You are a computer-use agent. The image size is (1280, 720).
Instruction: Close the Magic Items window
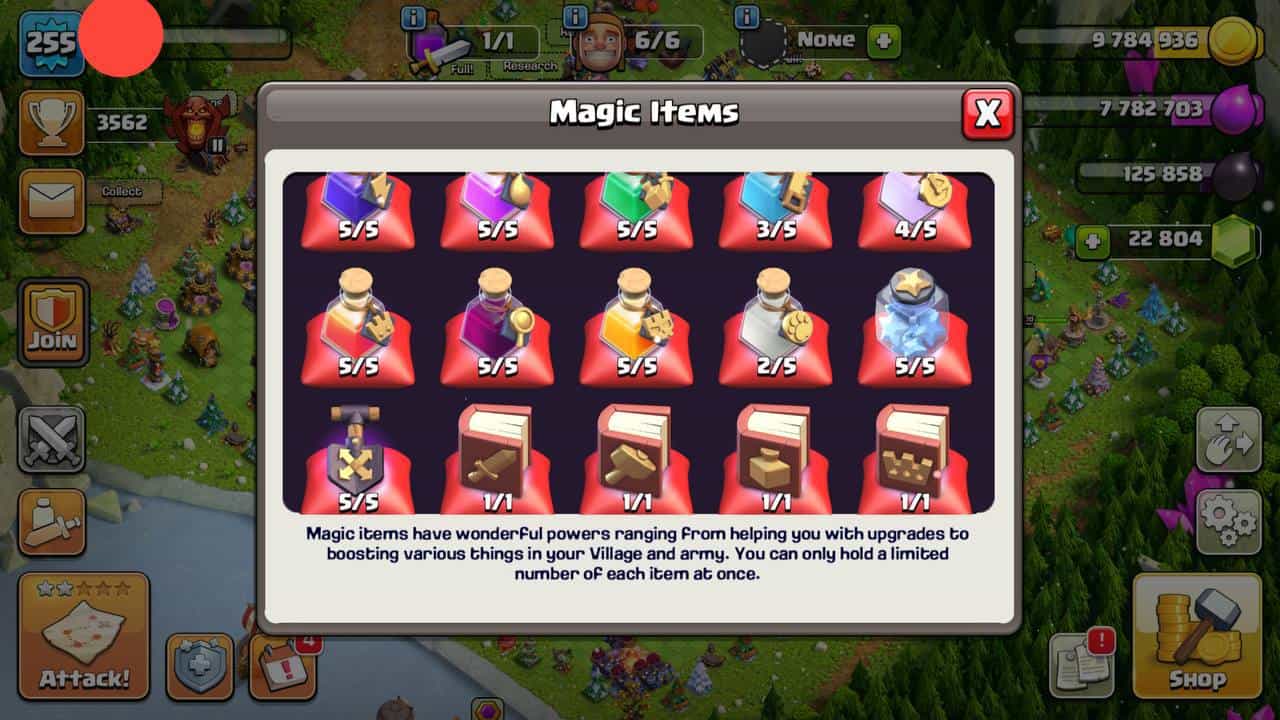(x=987, y=114)
